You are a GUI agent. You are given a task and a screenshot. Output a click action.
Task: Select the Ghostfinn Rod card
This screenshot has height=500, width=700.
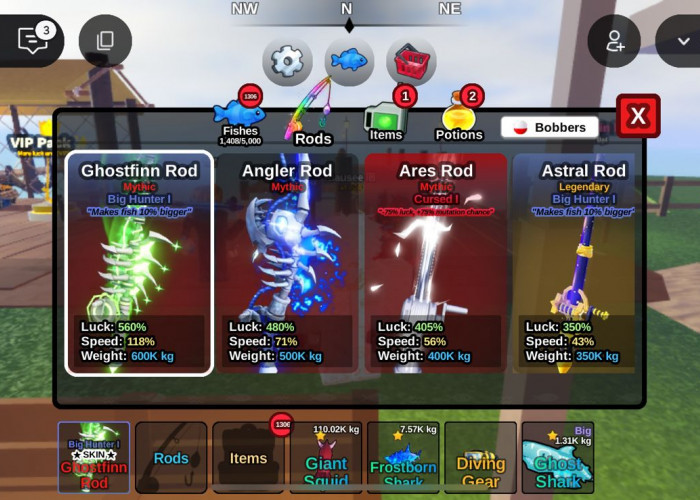(139, 263)
